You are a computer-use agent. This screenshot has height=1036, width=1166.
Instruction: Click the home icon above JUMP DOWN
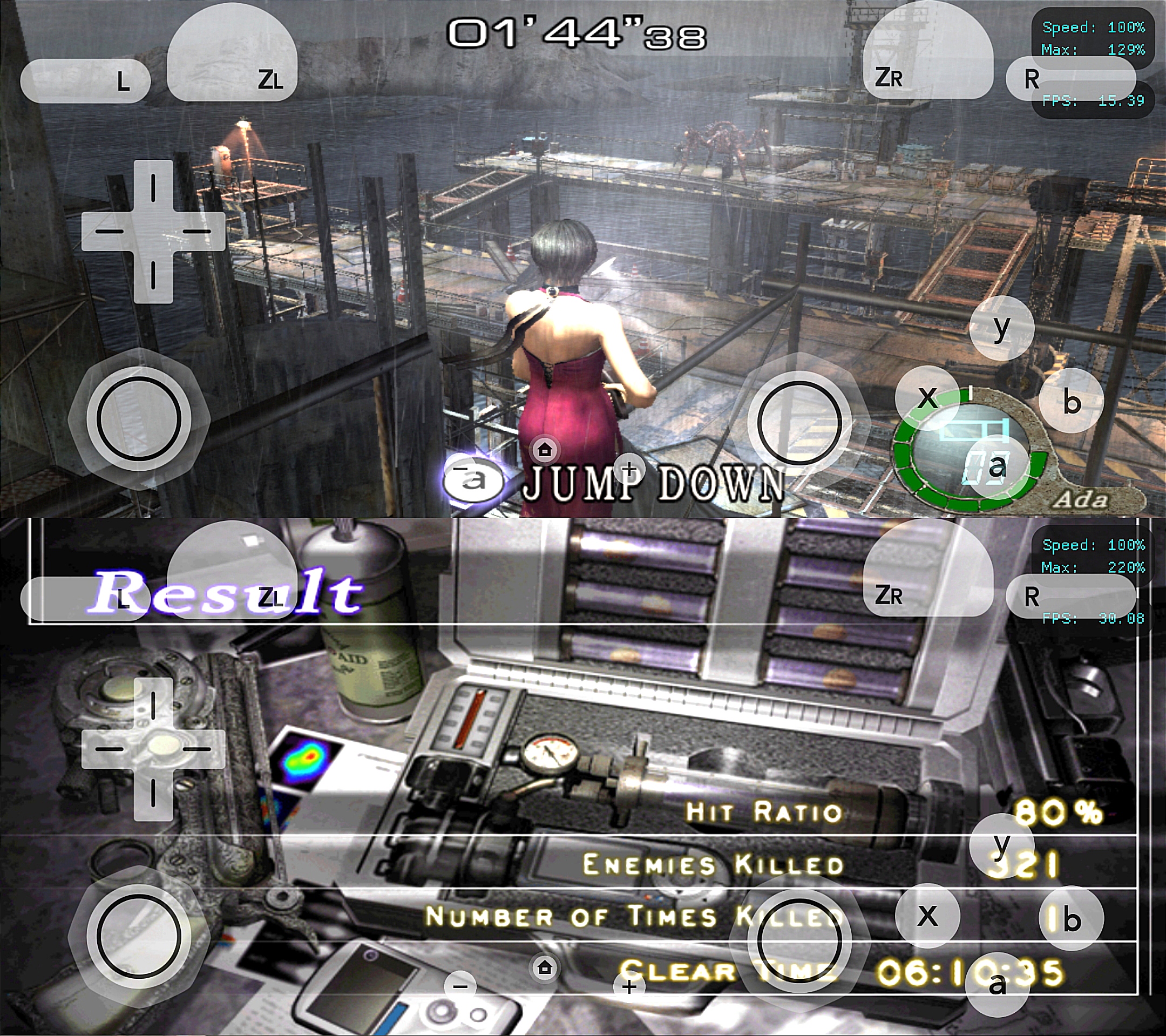(545, 451)
